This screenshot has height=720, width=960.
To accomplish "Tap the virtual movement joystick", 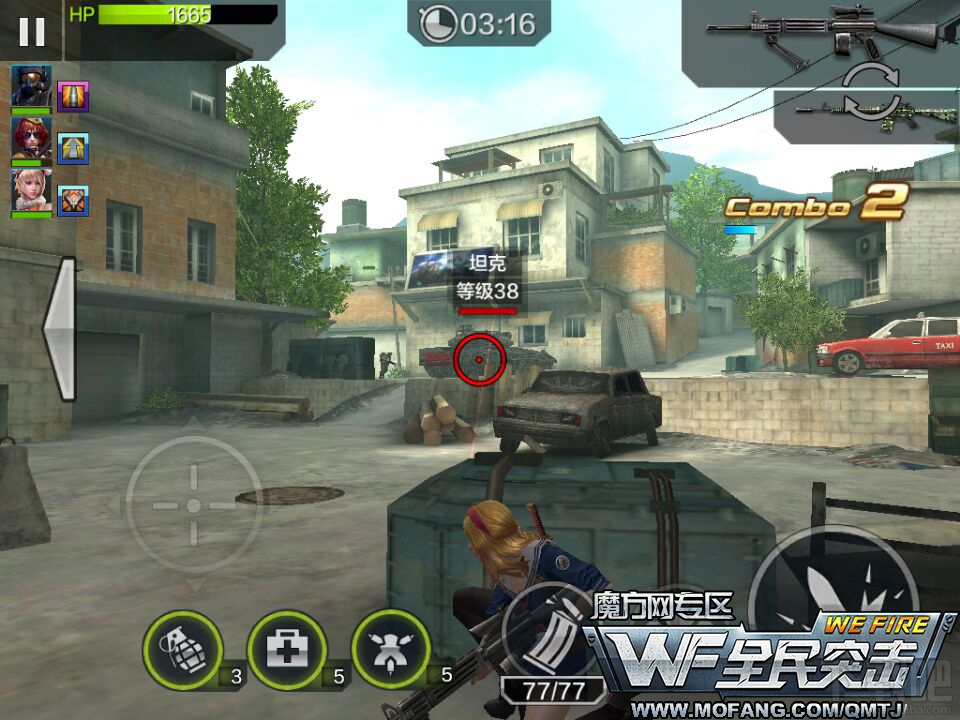I will pyautogui.click(x=194, y=505).
